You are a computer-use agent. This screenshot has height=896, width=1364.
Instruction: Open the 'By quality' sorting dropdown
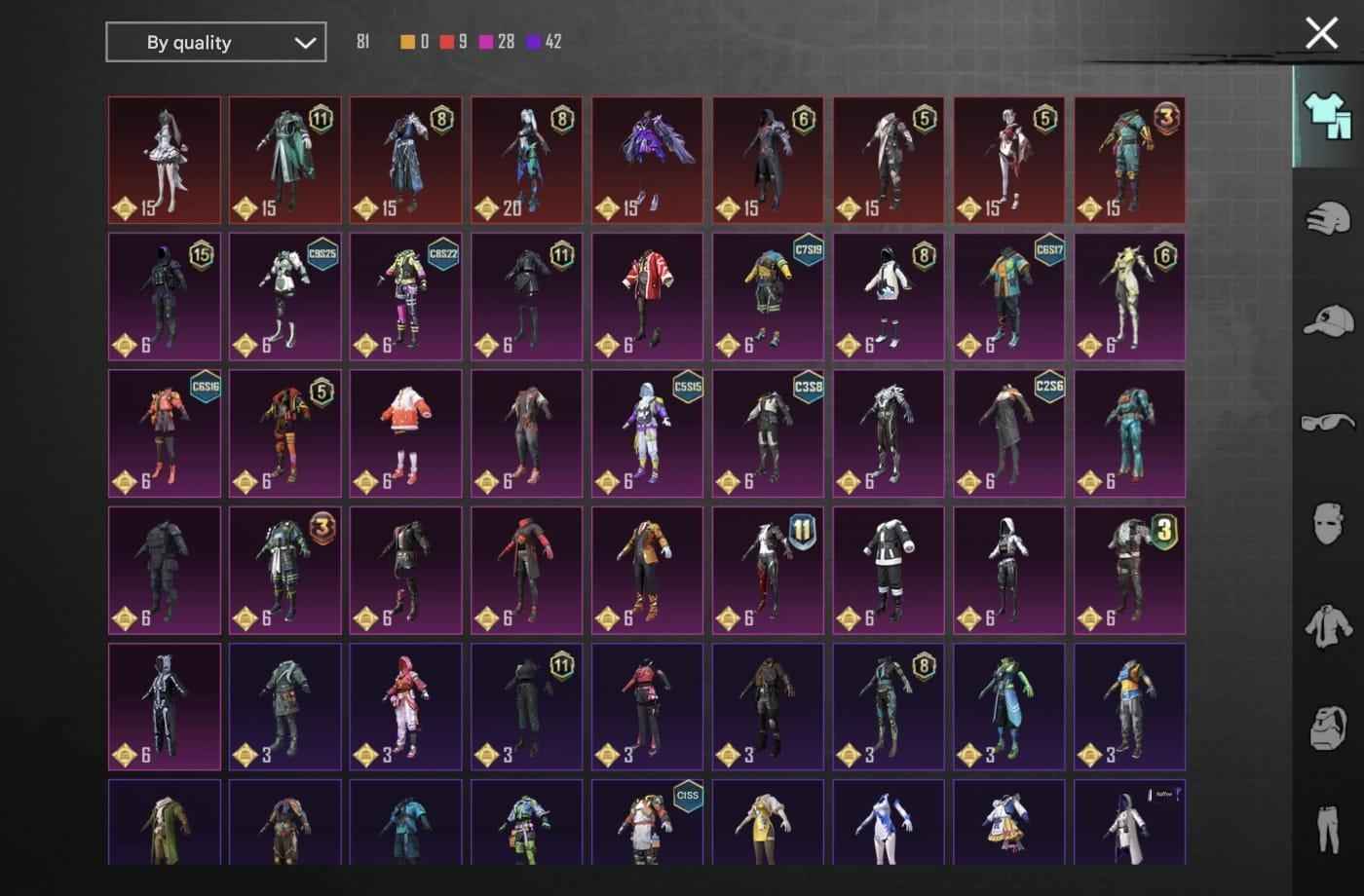tap(214, 43)
